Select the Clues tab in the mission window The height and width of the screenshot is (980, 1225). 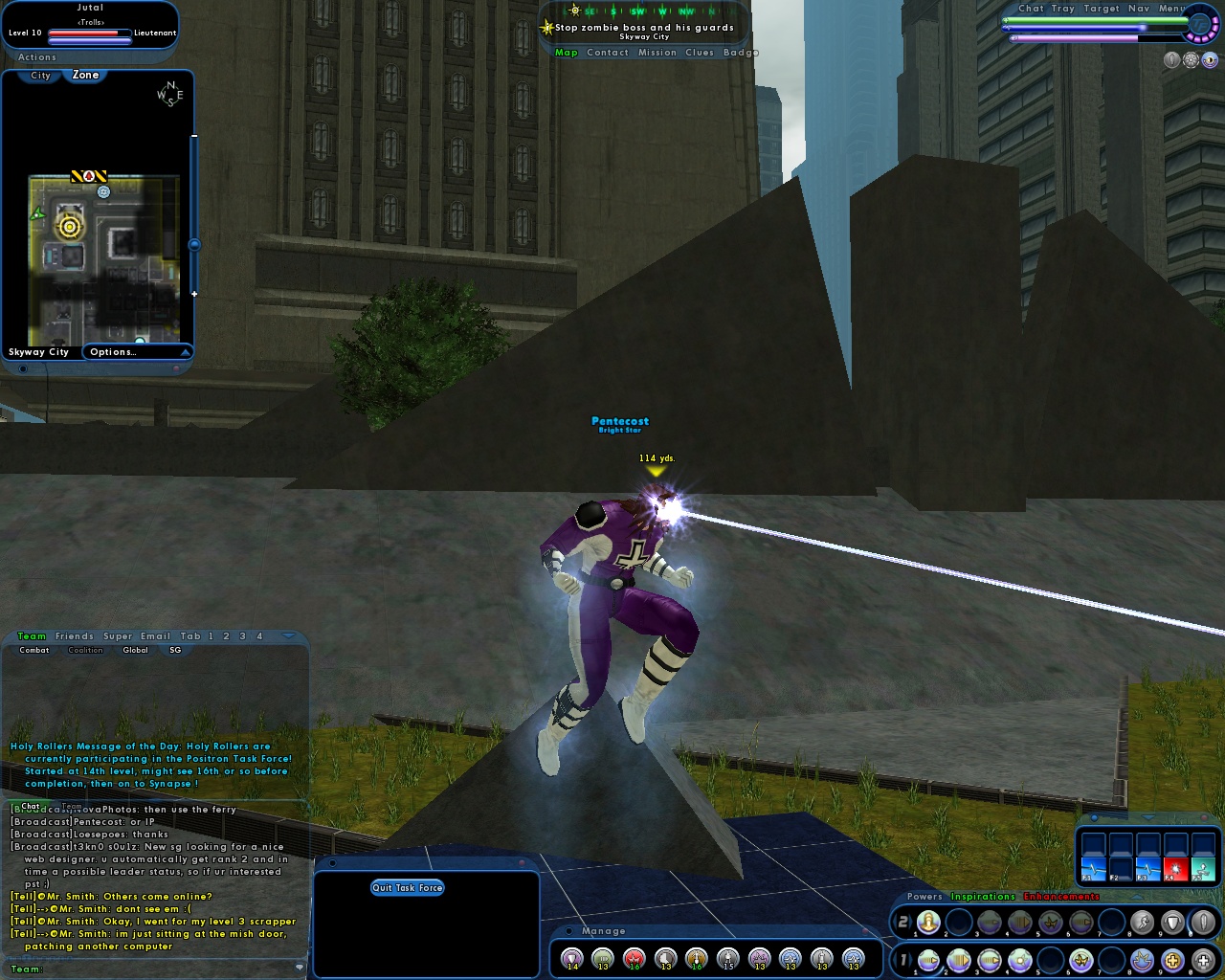699,53
